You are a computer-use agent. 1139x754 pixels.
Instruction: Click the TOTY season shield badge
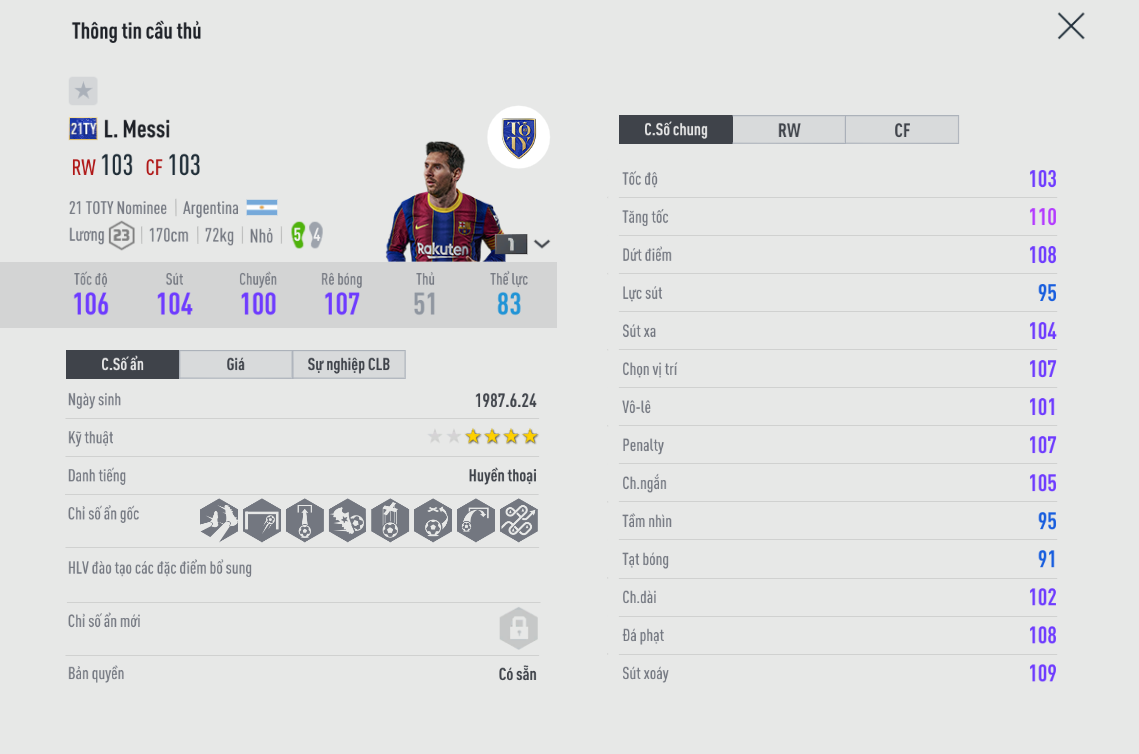[518, 137]
